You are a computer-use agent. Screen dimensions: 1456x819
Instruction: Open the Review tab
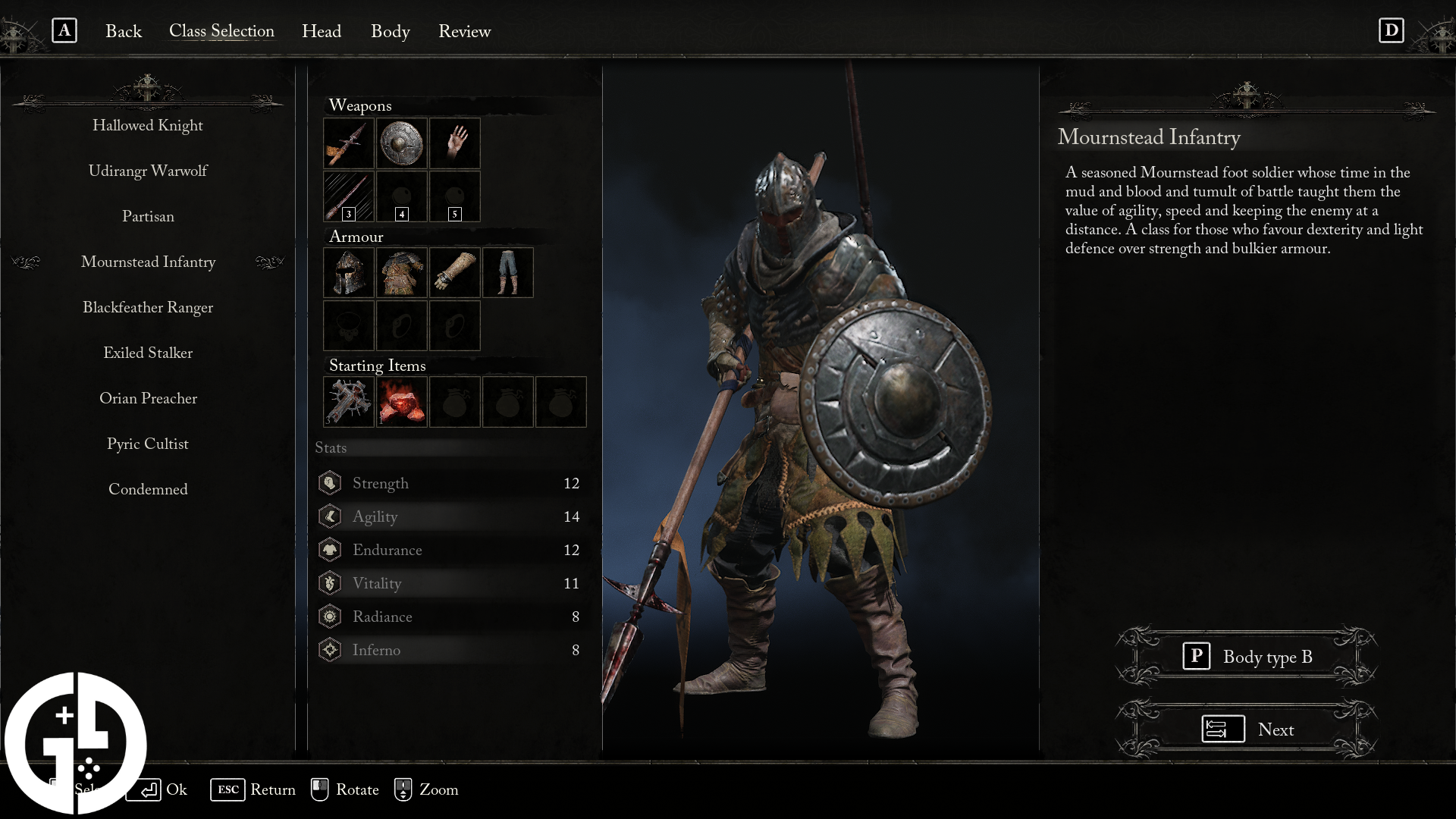[x=464, y=31]
